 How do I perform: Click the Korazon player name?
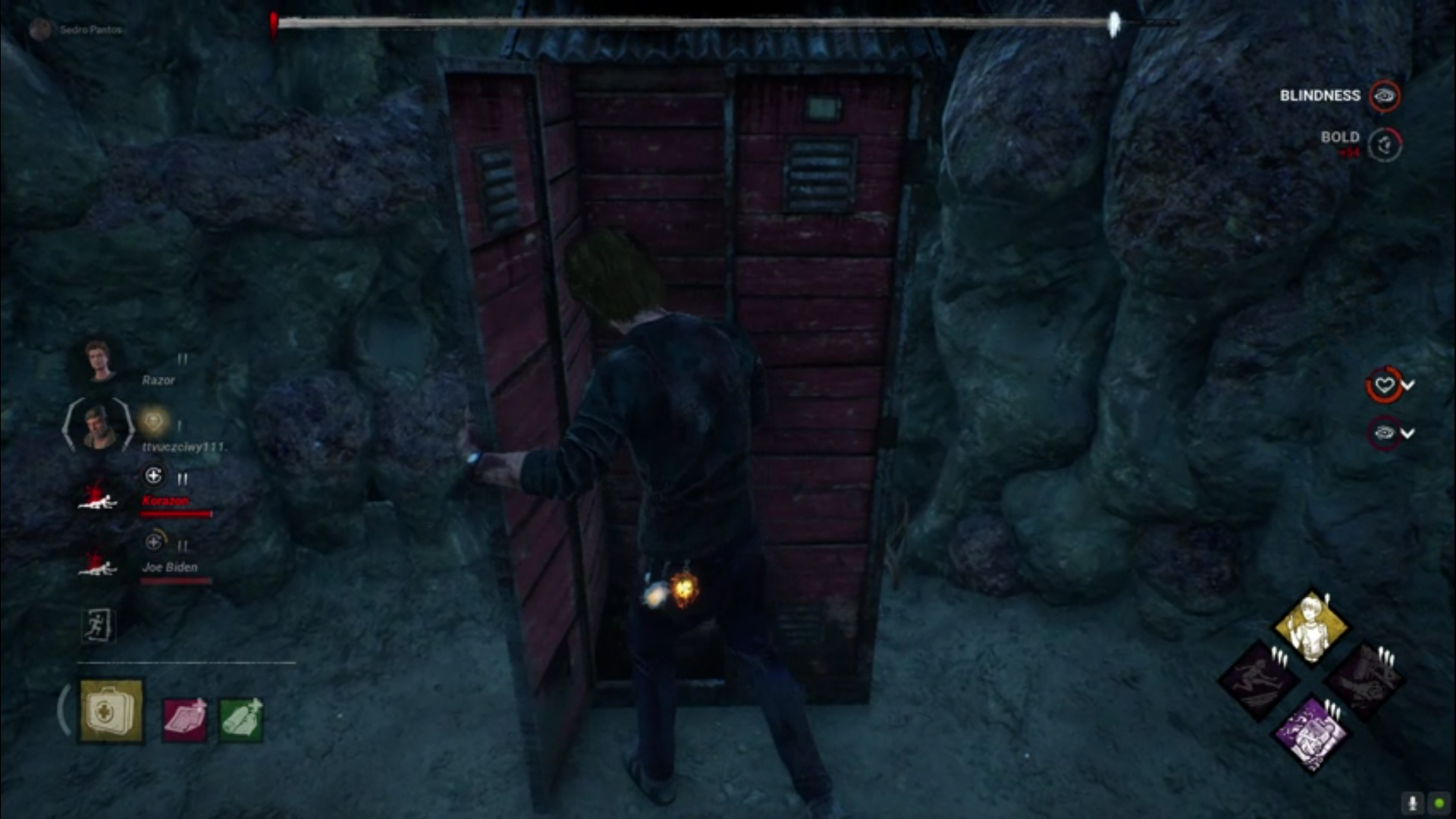[x=165, y=501]
